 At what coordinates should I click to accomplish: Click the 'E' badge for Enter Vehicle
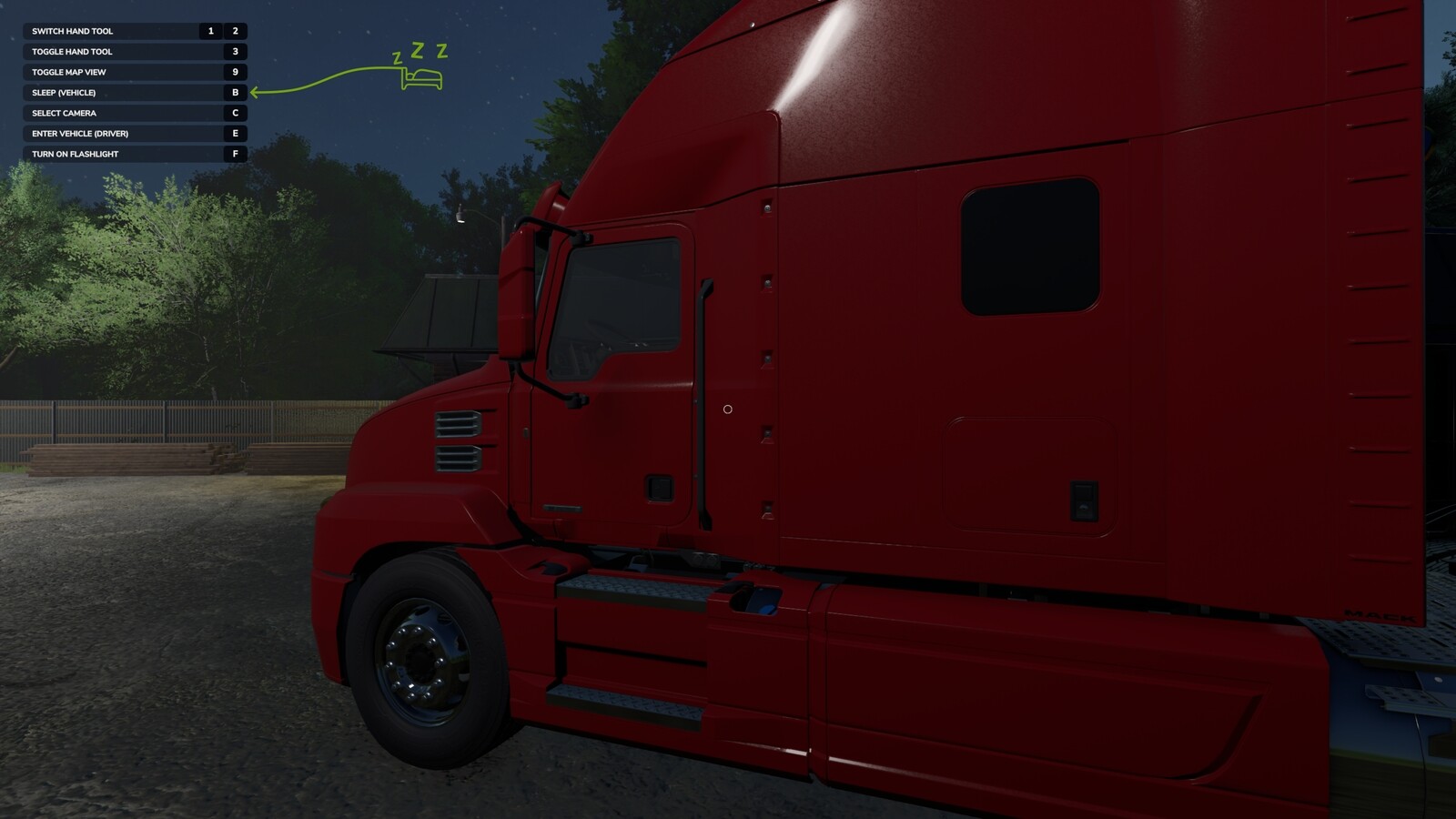236,133
